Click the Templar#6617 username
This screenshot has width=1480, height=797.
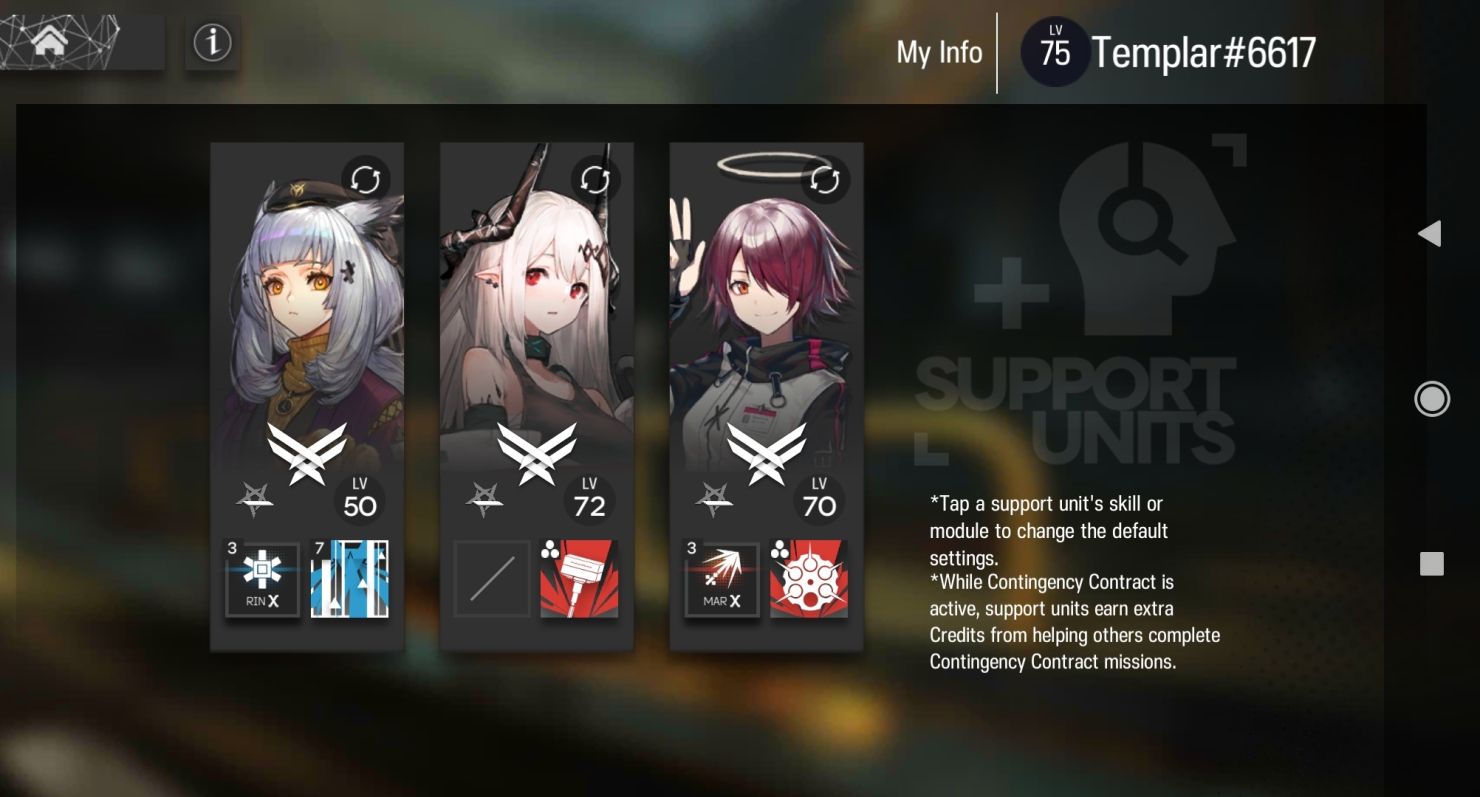[1204, 52]
